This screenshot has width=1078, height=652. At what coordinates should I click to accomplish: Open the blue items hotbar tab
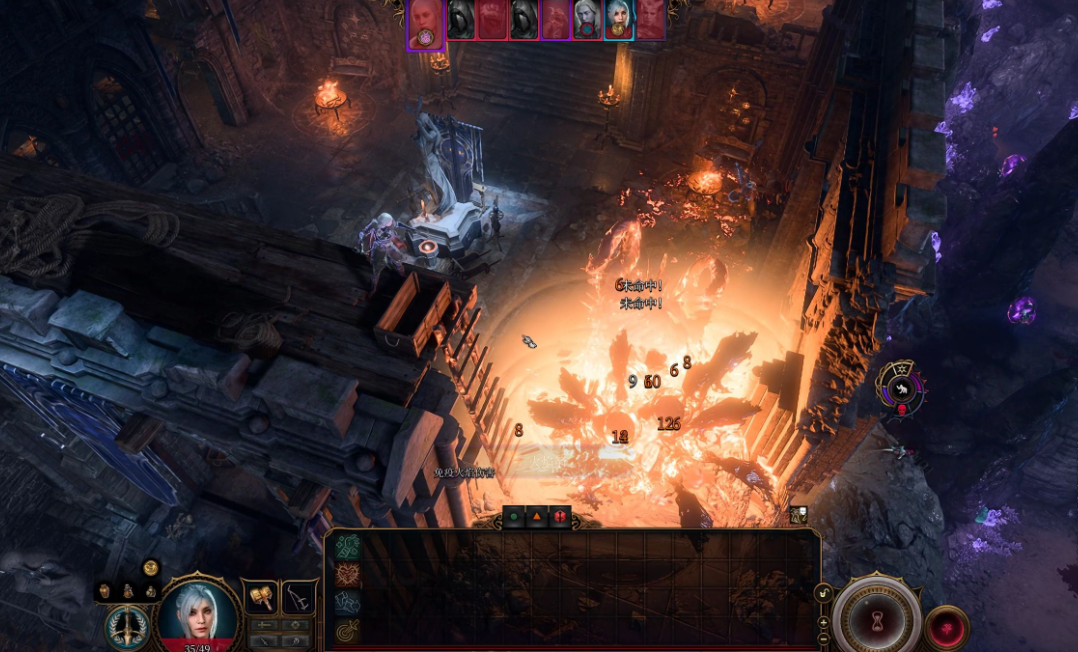pyautogui.click(x=347, y=602)
